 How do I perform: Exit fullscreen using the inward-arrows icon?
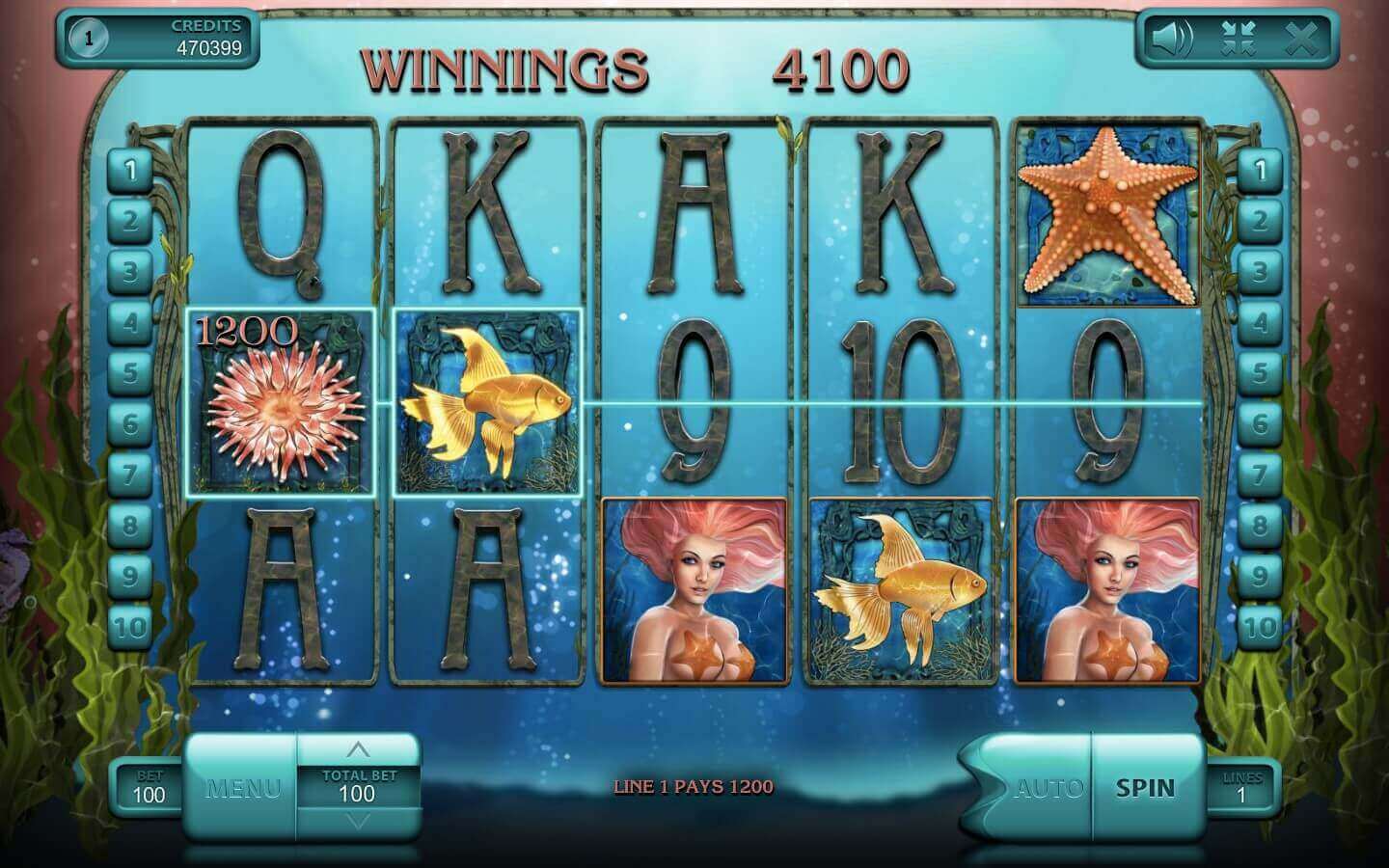coord(1236,39)
